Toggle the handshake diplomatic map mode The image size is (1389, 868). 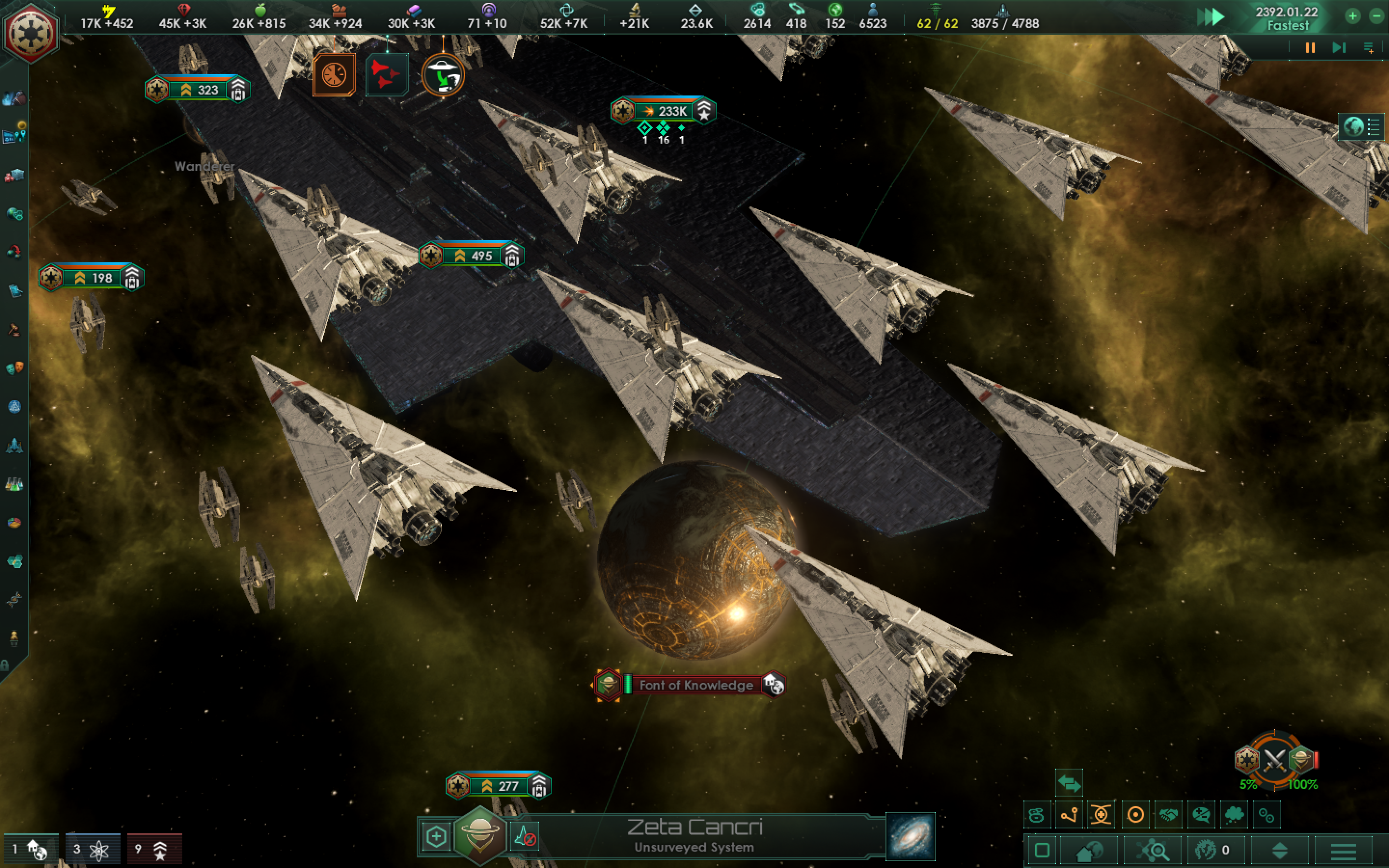[x=1168, y=814]
